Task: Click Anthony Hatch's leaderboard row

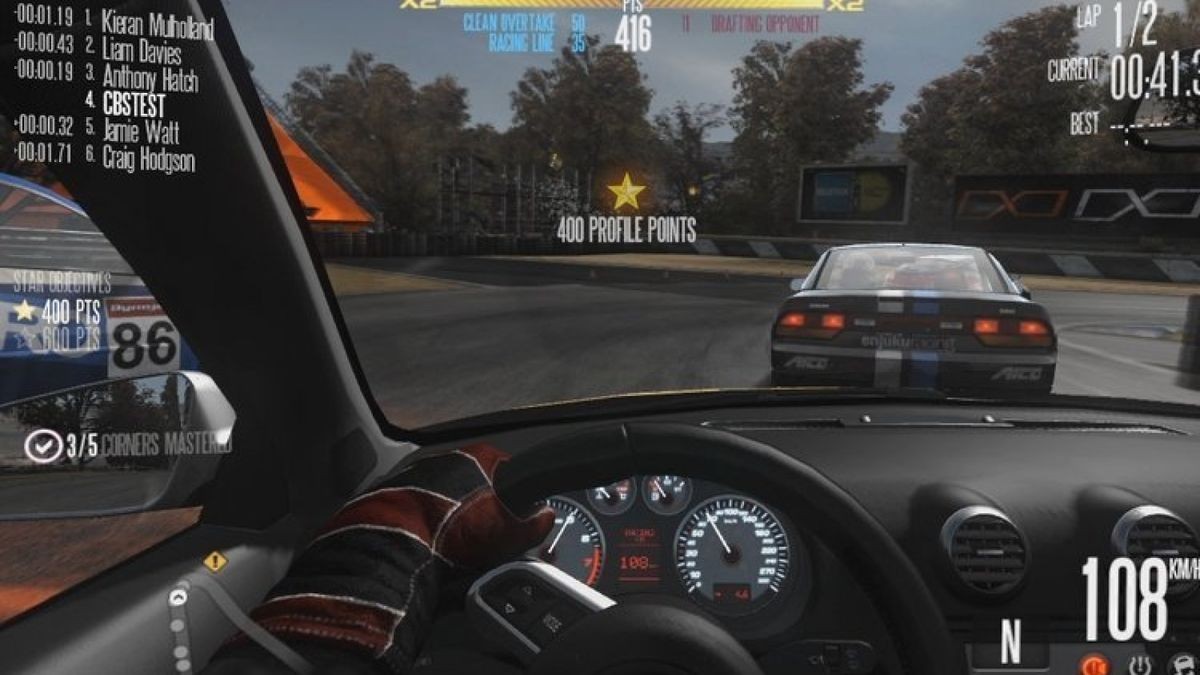Action: 149,76
